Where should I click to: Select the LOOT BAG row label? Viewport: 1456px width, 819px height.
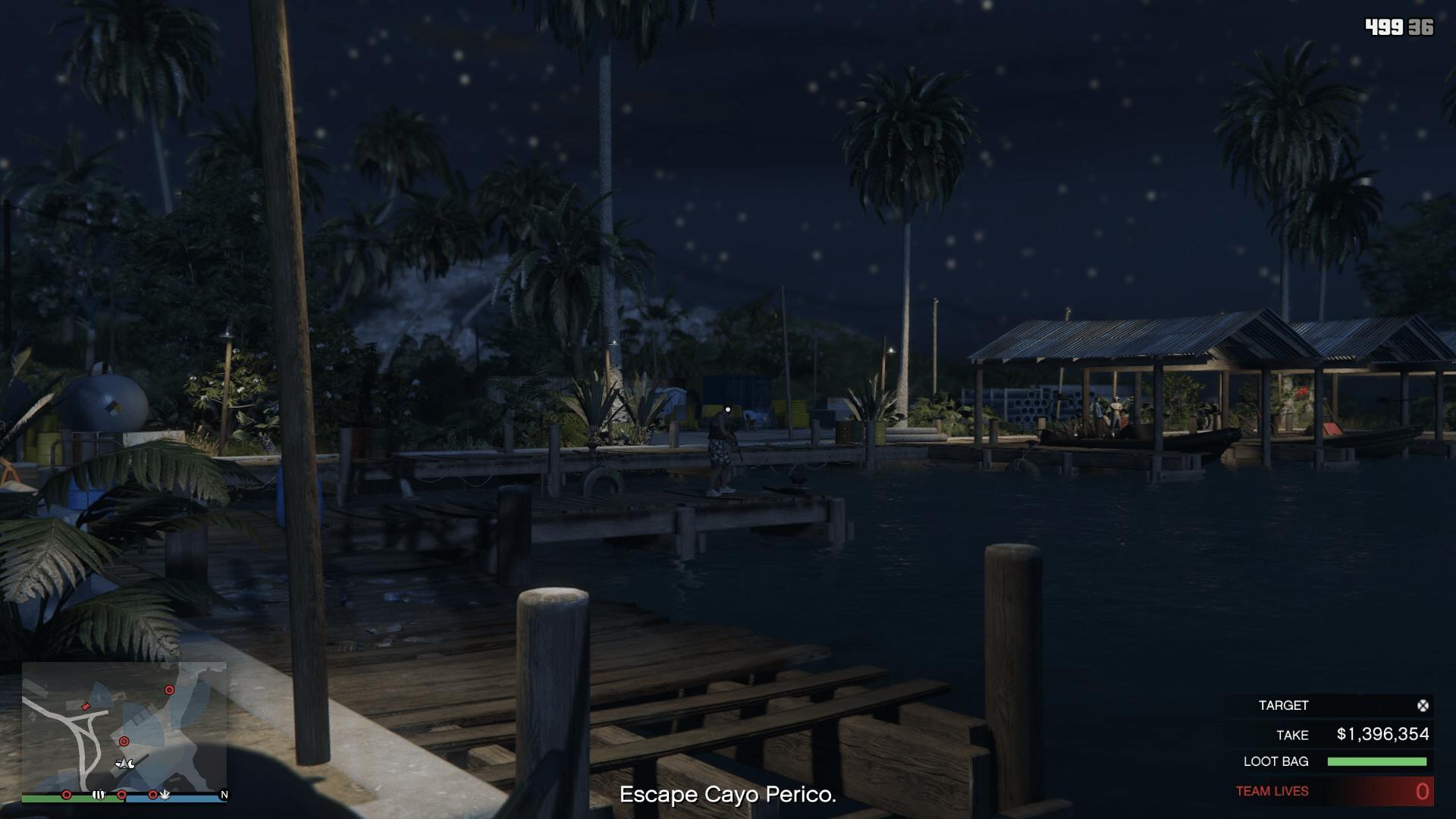click(x=1276, y=761)
